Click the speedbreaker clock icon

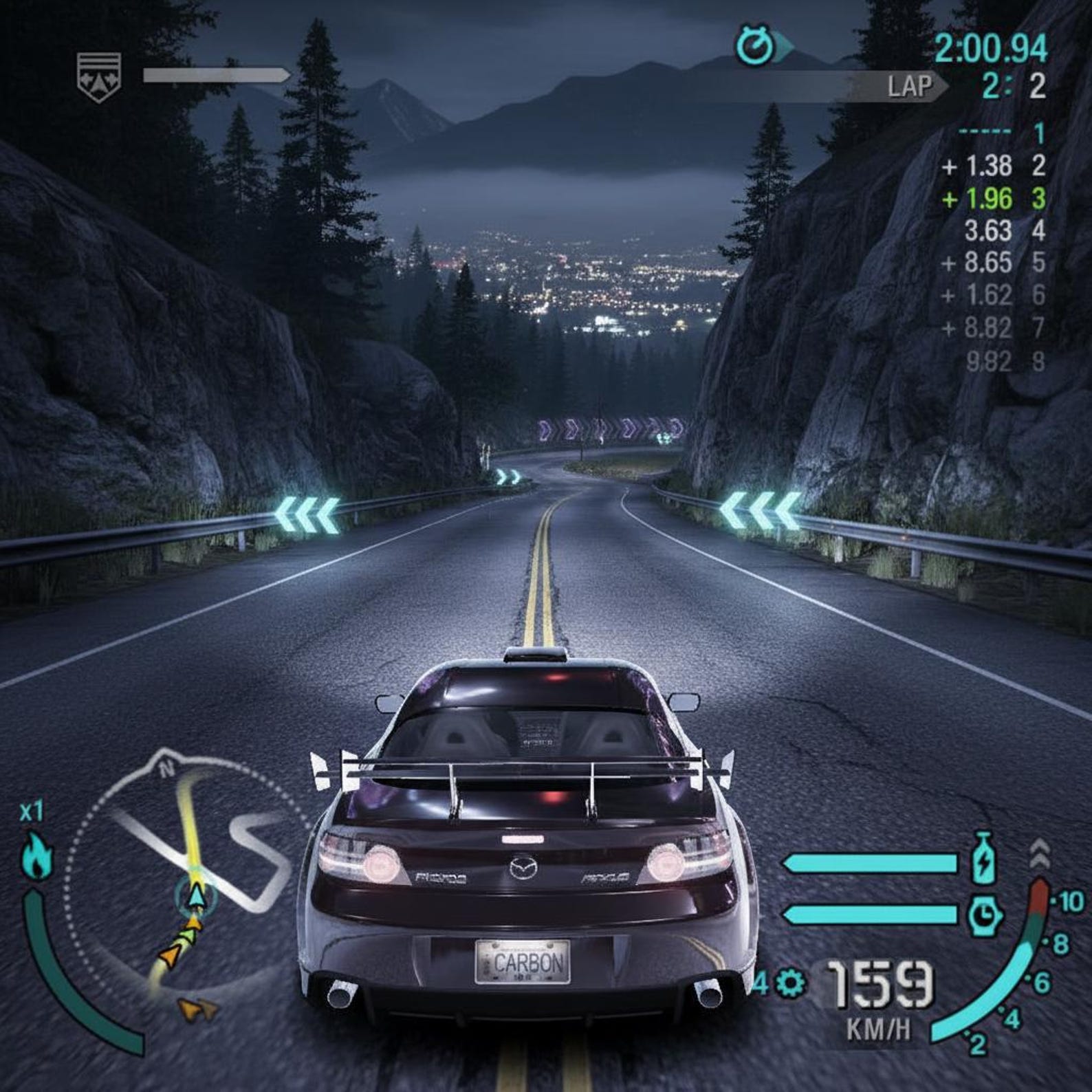(x=984, y=915)
